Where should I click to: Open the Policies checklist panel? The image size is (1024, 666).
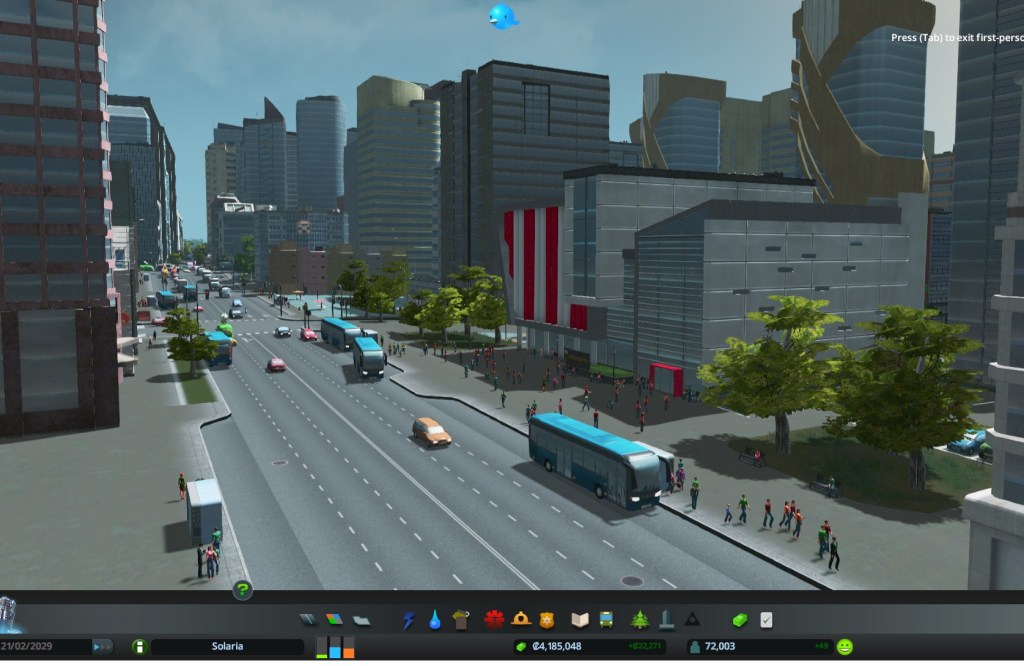766,620
